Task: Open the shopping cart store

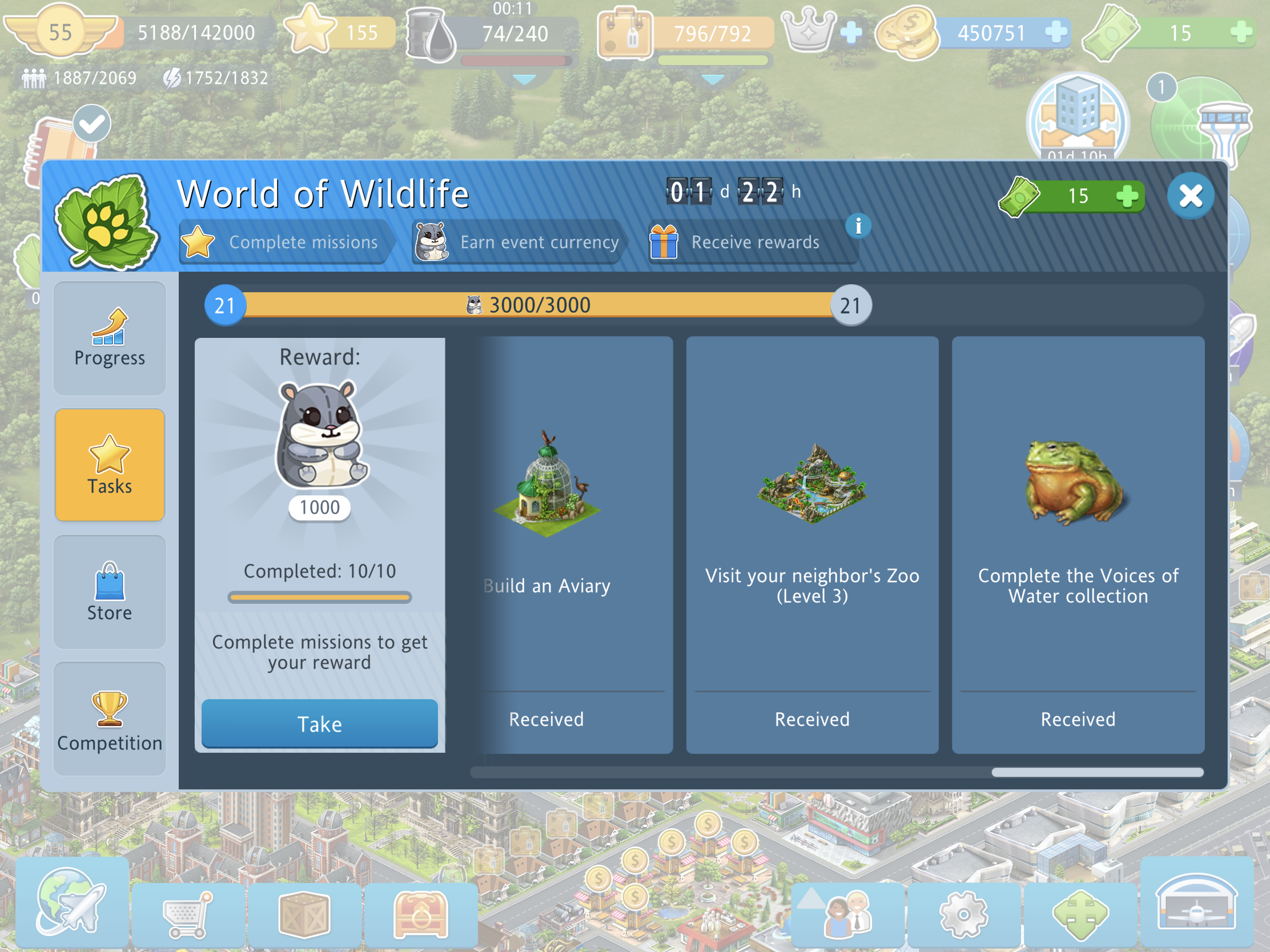Action: 188,913
